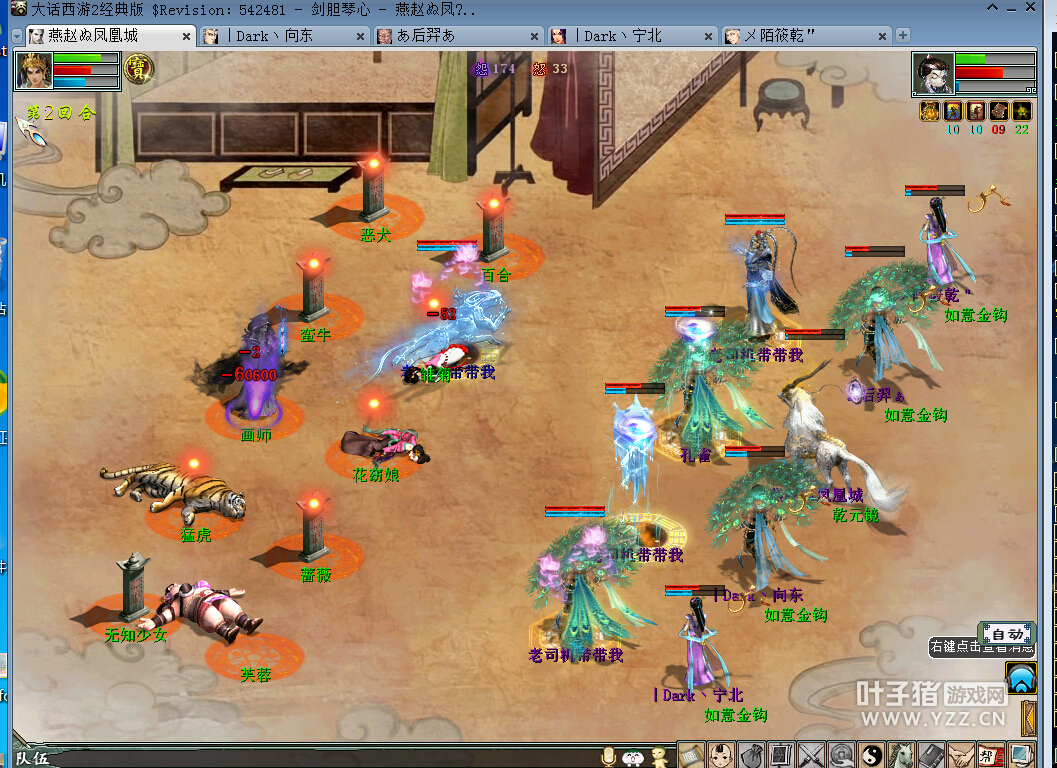Toggle the microphone voice icon
This screenshot has width=1057, height=768.
[607, 757]
